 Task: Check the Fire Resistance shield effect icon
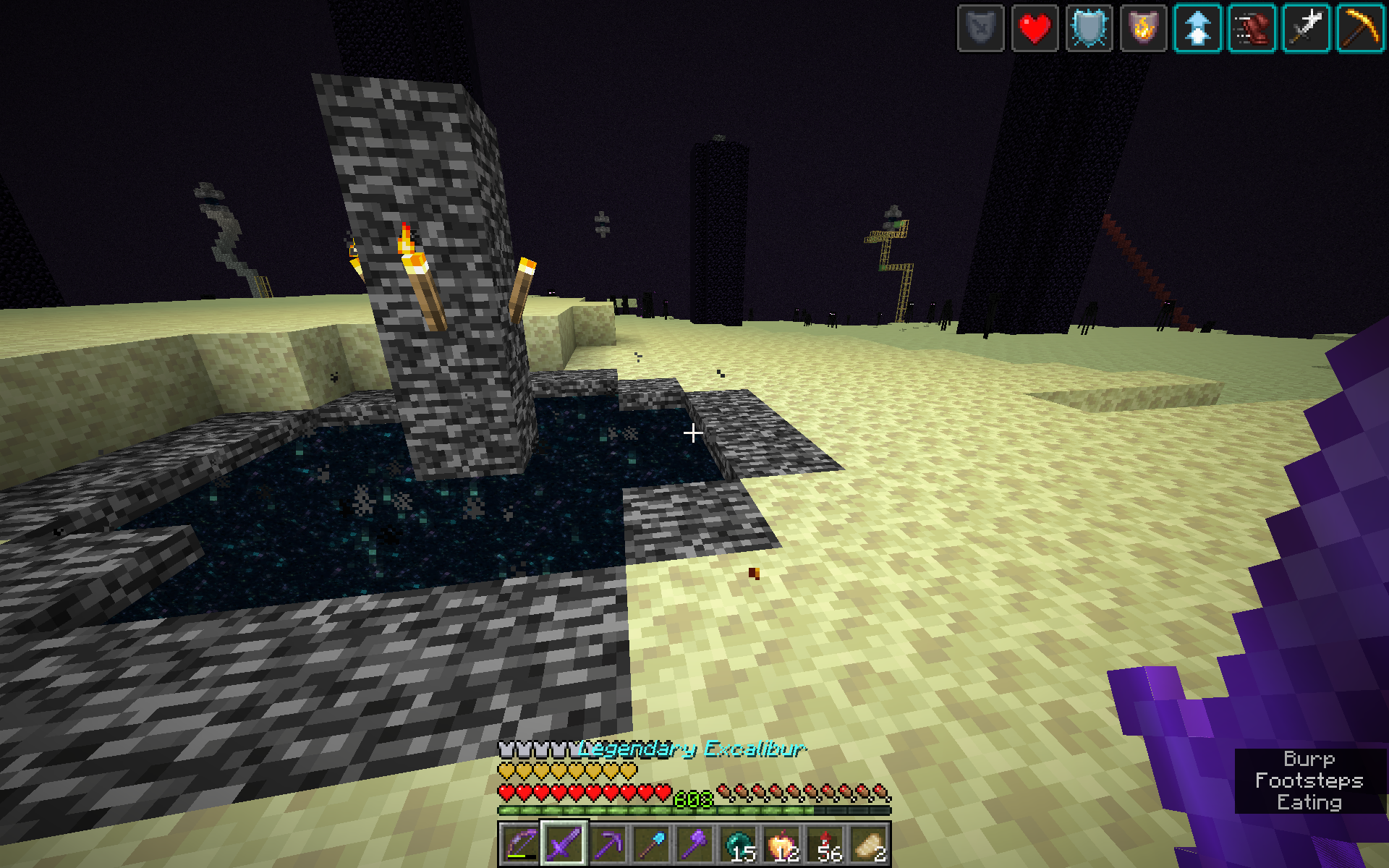point(1143,29)
